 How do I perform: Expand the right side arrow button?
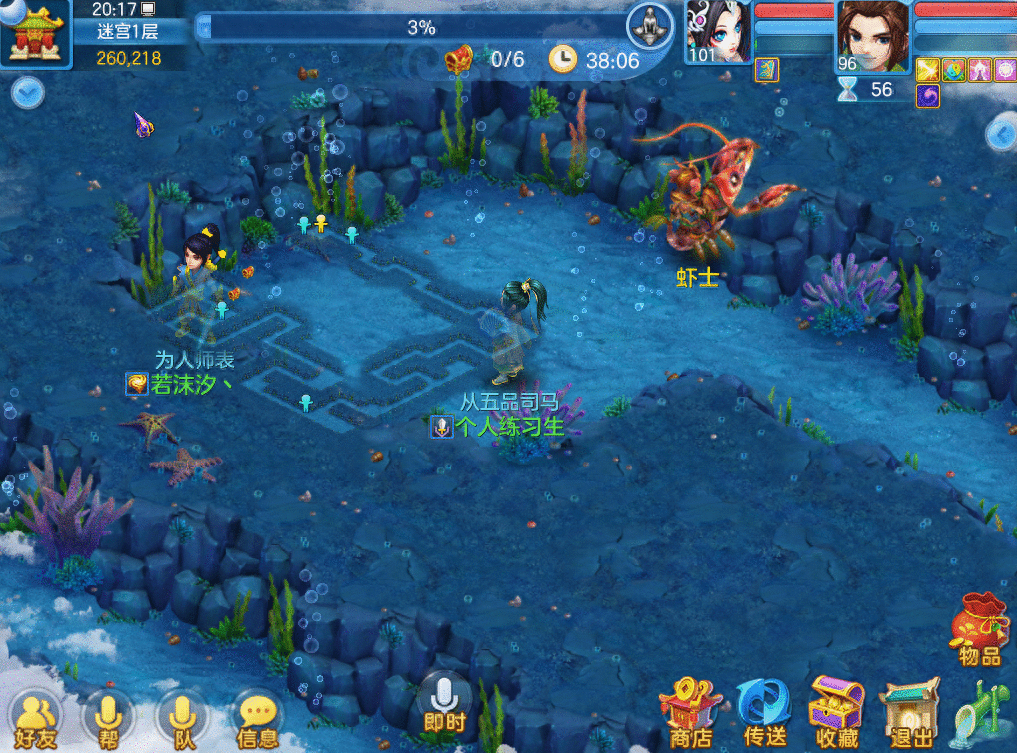point(1000,133)
